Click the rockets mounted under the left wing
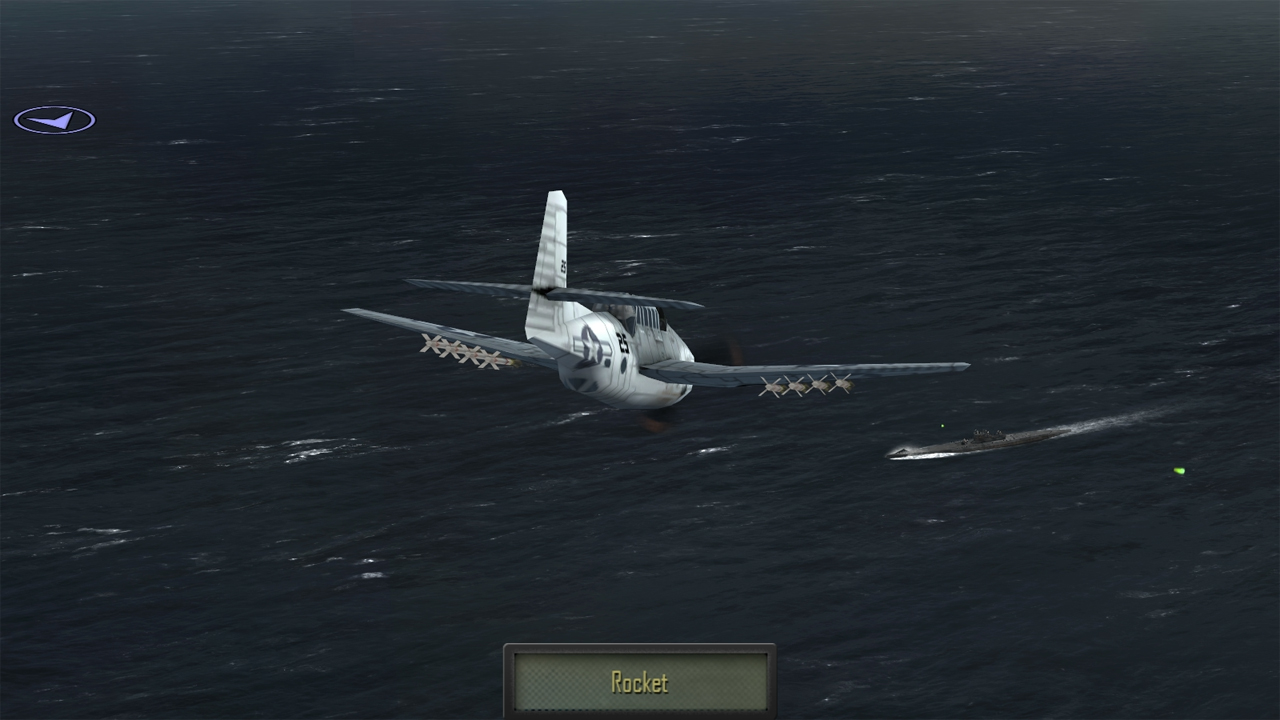Viewport: 1280px width, 720px height. 460,352
